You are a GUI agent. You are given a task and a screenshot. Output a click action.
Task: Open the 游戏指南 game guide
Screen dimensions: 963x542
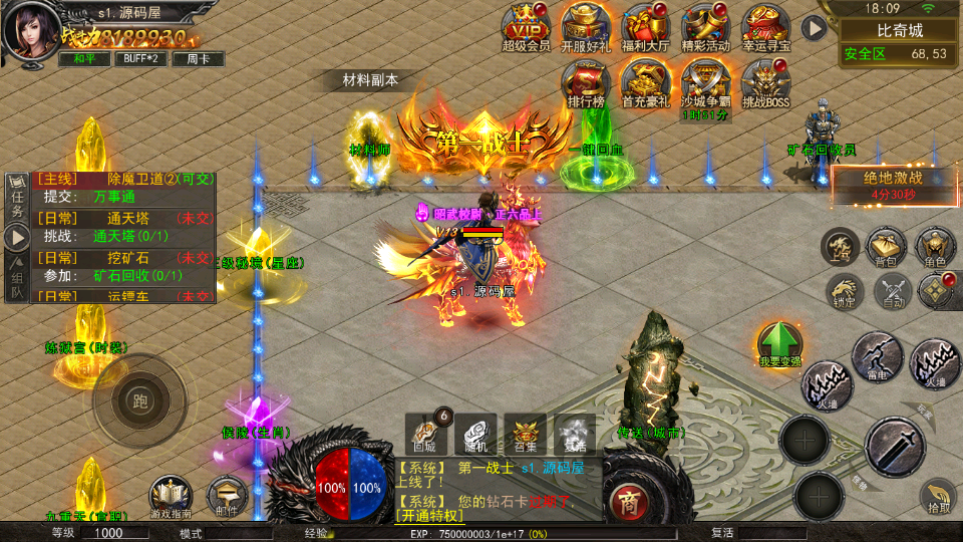pyautogui.click(x=171, y=495)
